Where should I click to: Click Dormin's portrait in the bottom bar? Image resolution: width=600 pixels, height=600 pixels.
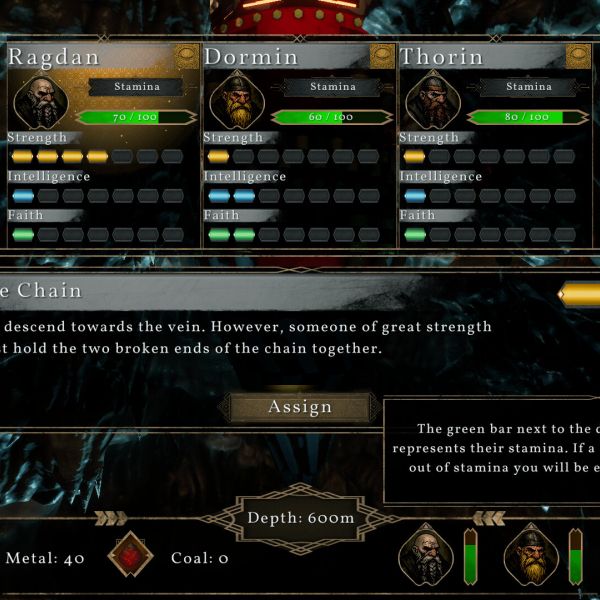click(x=532, y=557)
